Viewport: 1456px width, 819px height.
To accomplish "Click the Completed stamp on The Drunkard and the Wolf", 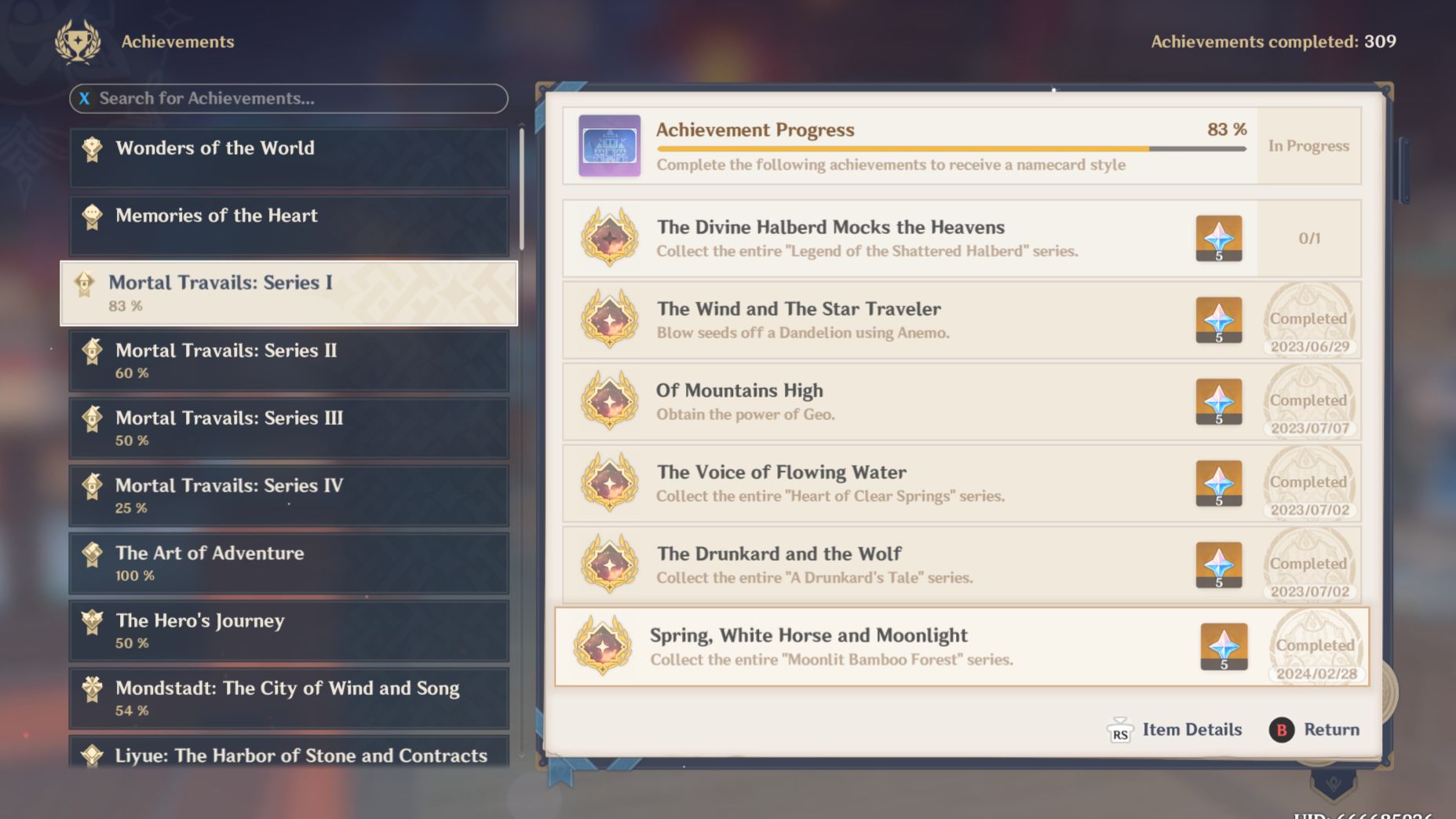I will pyautogui.click(x=1308, y=564).
